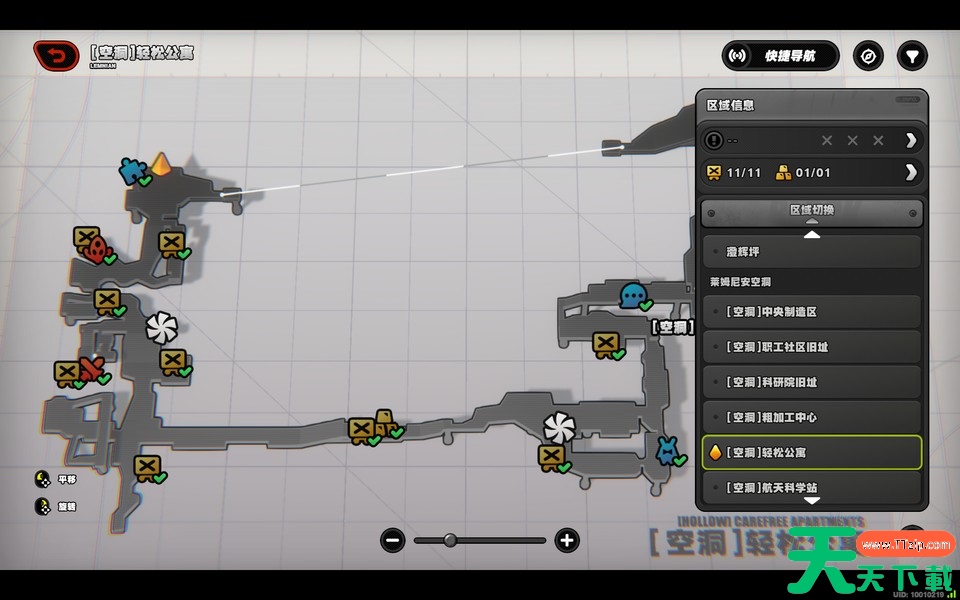Toggle the 区域切换 header
The width and height of the screenshot is (960, 600).
coord(811,211)
